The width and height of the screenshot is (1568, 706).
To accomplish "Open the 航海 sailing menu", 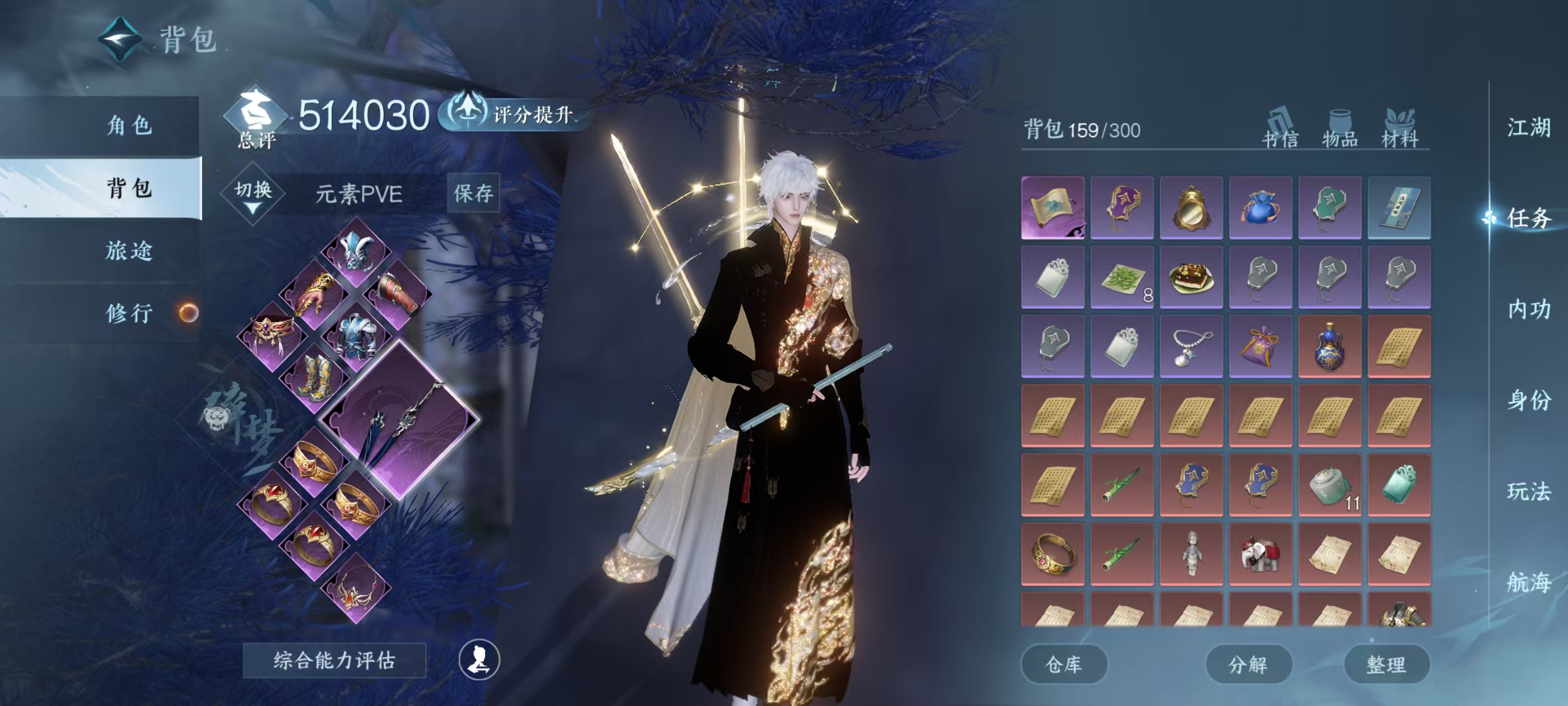I will click(x=1528, y=582).
